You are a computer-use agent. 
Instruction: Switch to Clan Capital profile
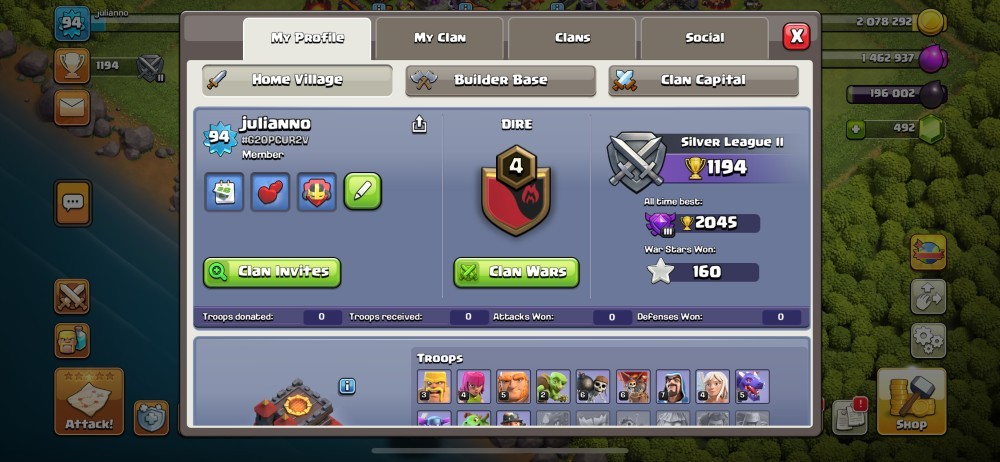coord(703,80)
